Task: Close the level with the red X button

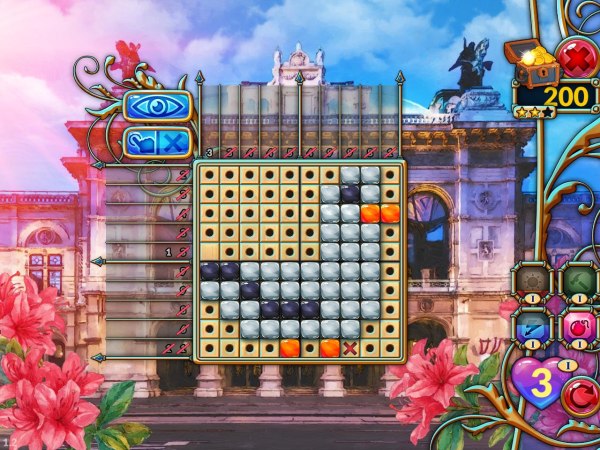Action: click(576, 57)
